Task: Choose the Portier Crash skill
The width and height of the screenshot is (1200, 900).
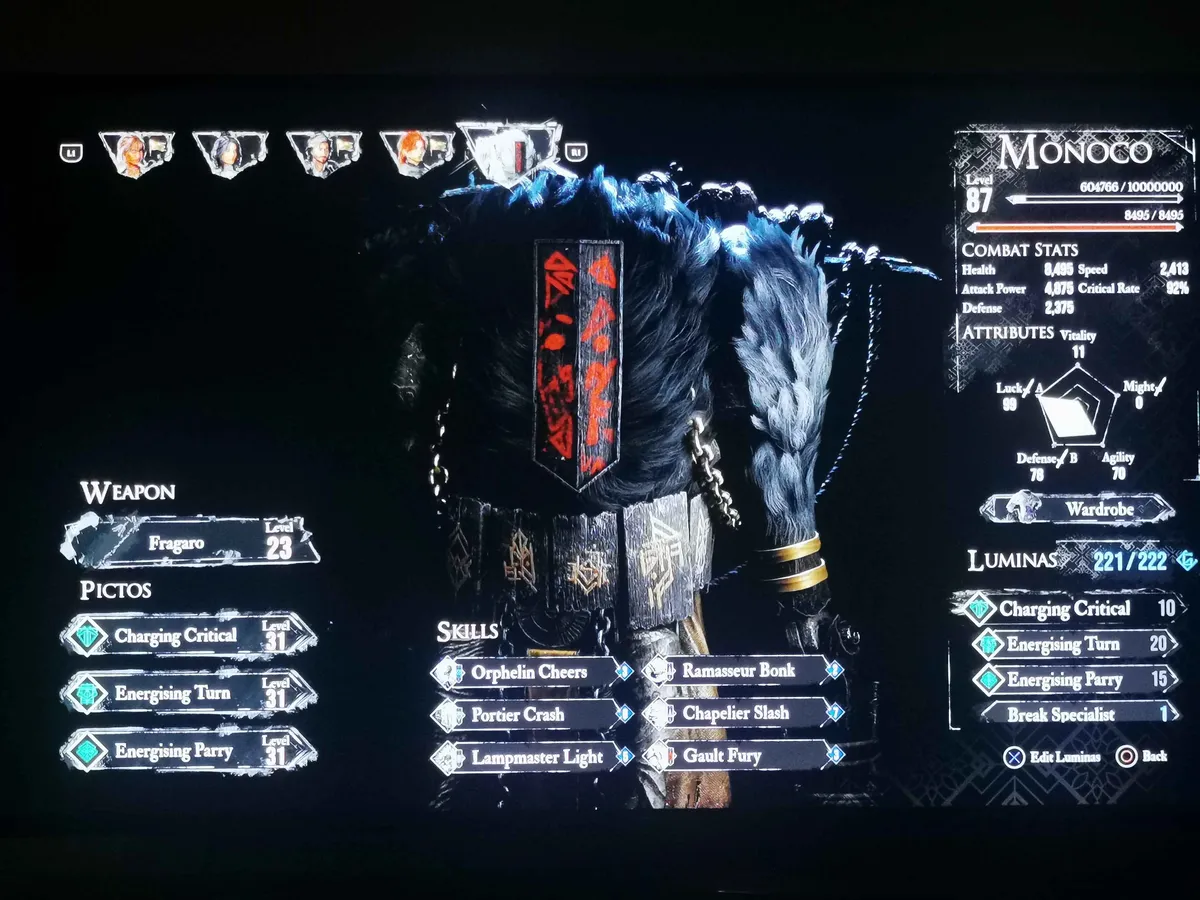Action: [530, 715]
